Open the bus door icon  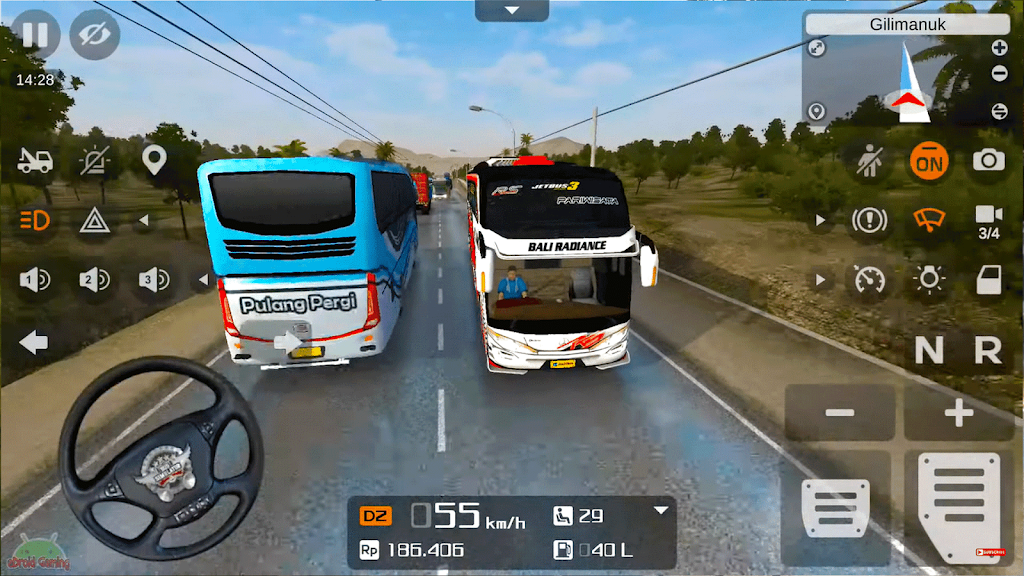pyautogui.click(x=989, y=280)
